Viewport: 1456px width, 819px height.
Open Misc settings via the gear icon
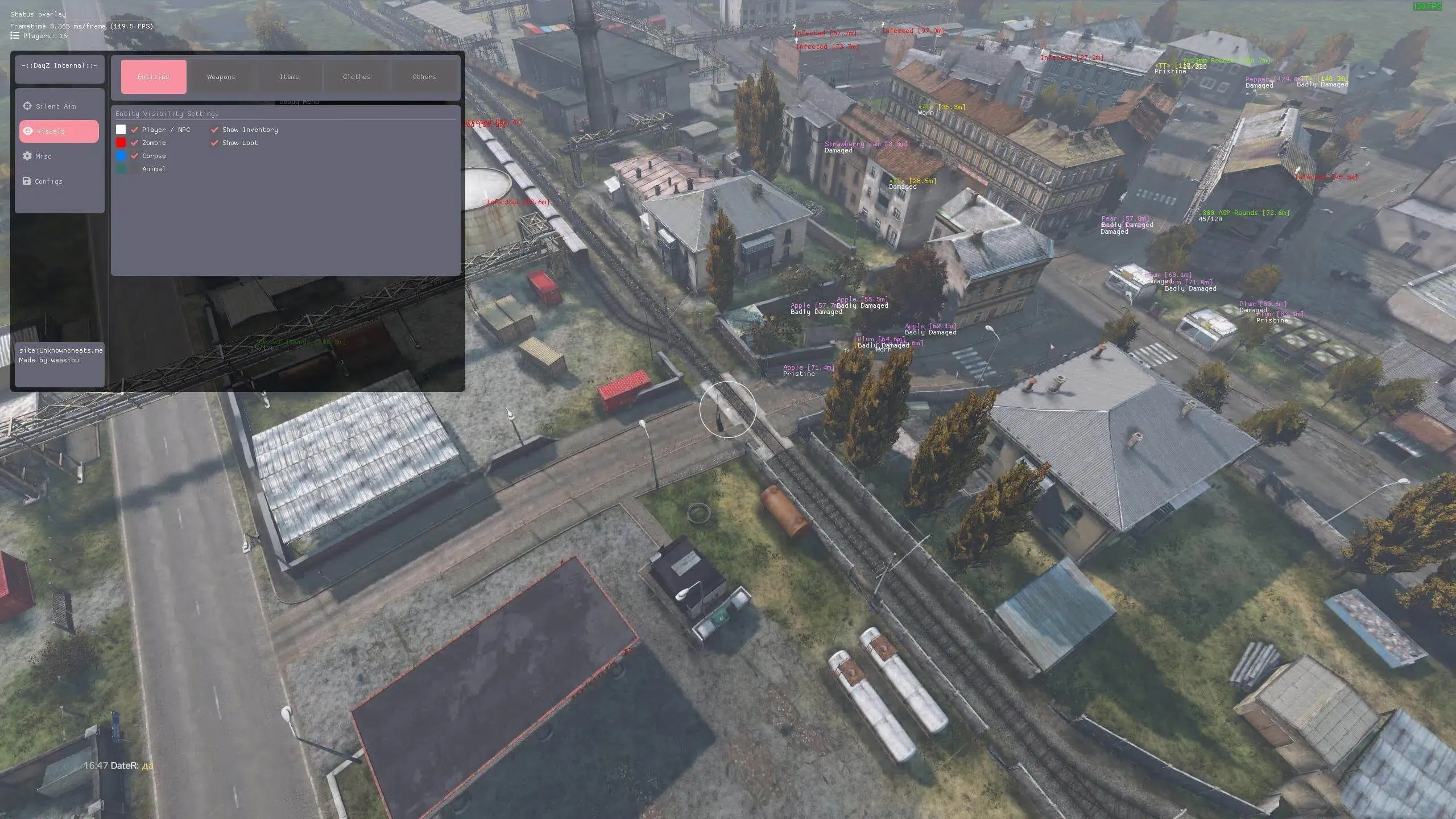click(27, 156)
